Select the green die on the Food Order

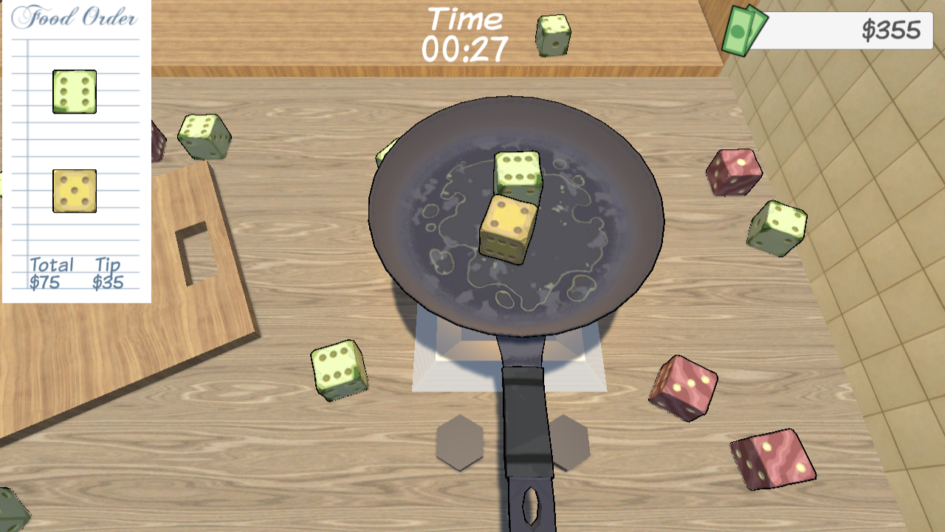[x=74, y=91]
